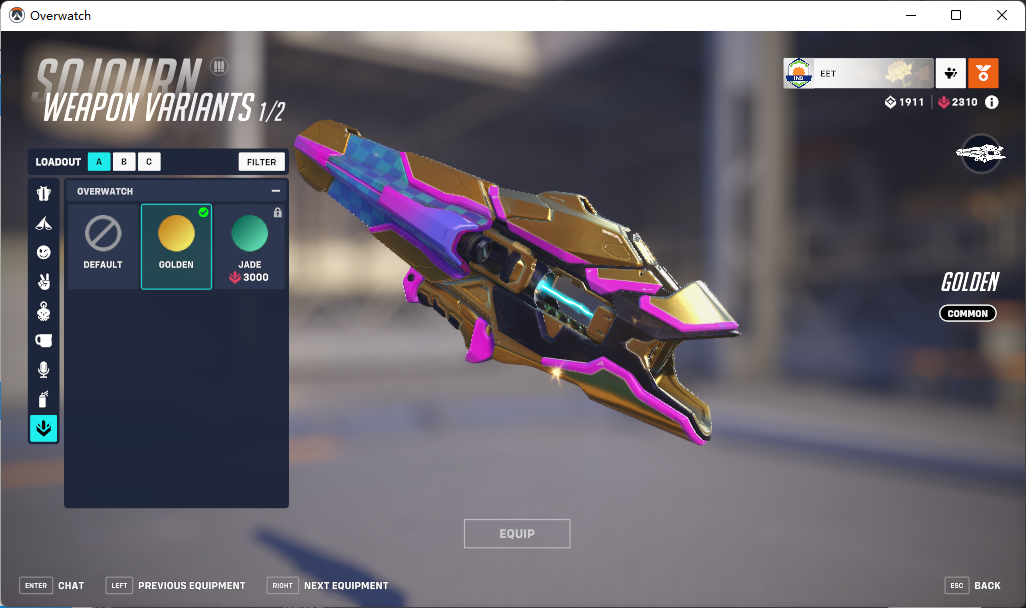Screen dimensions: 1026x608
Task: Show currency info via the info icon
Action: tap(992, 102)
